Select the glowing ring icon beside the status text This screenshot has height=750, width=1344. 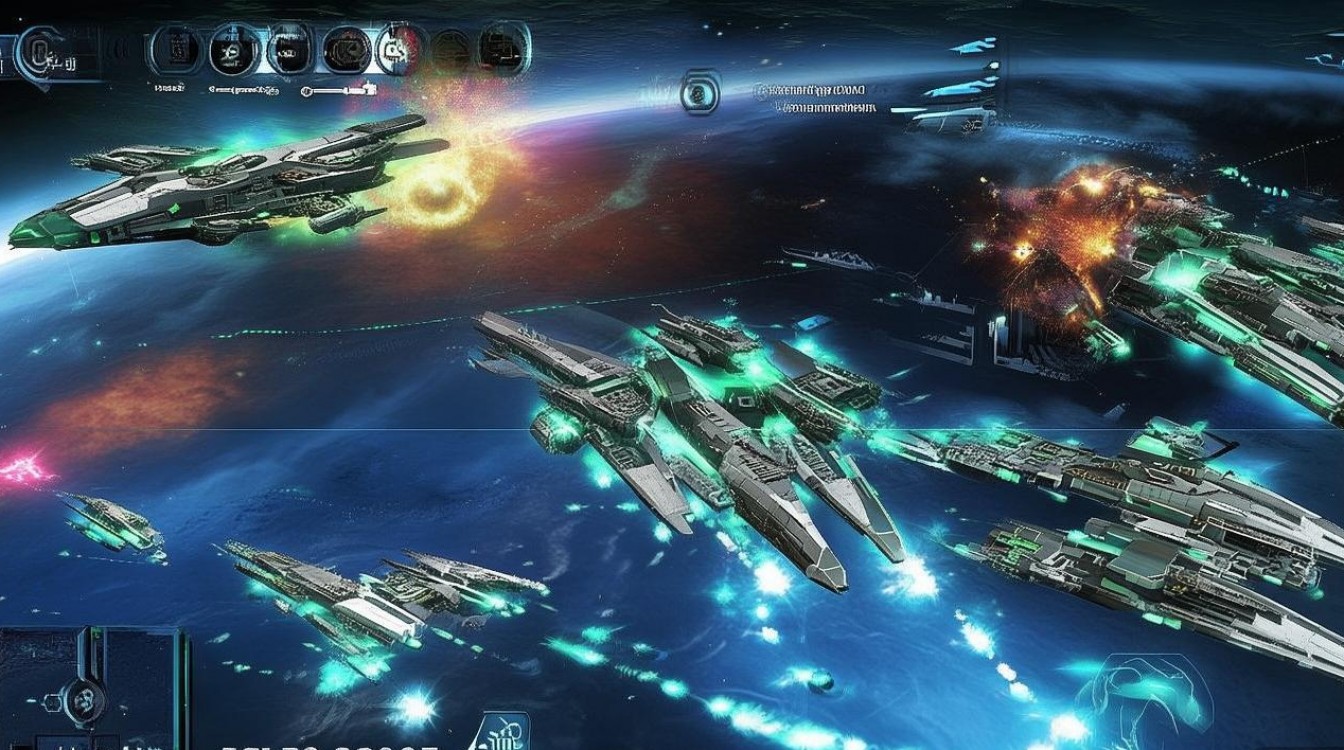click(700, 92)
